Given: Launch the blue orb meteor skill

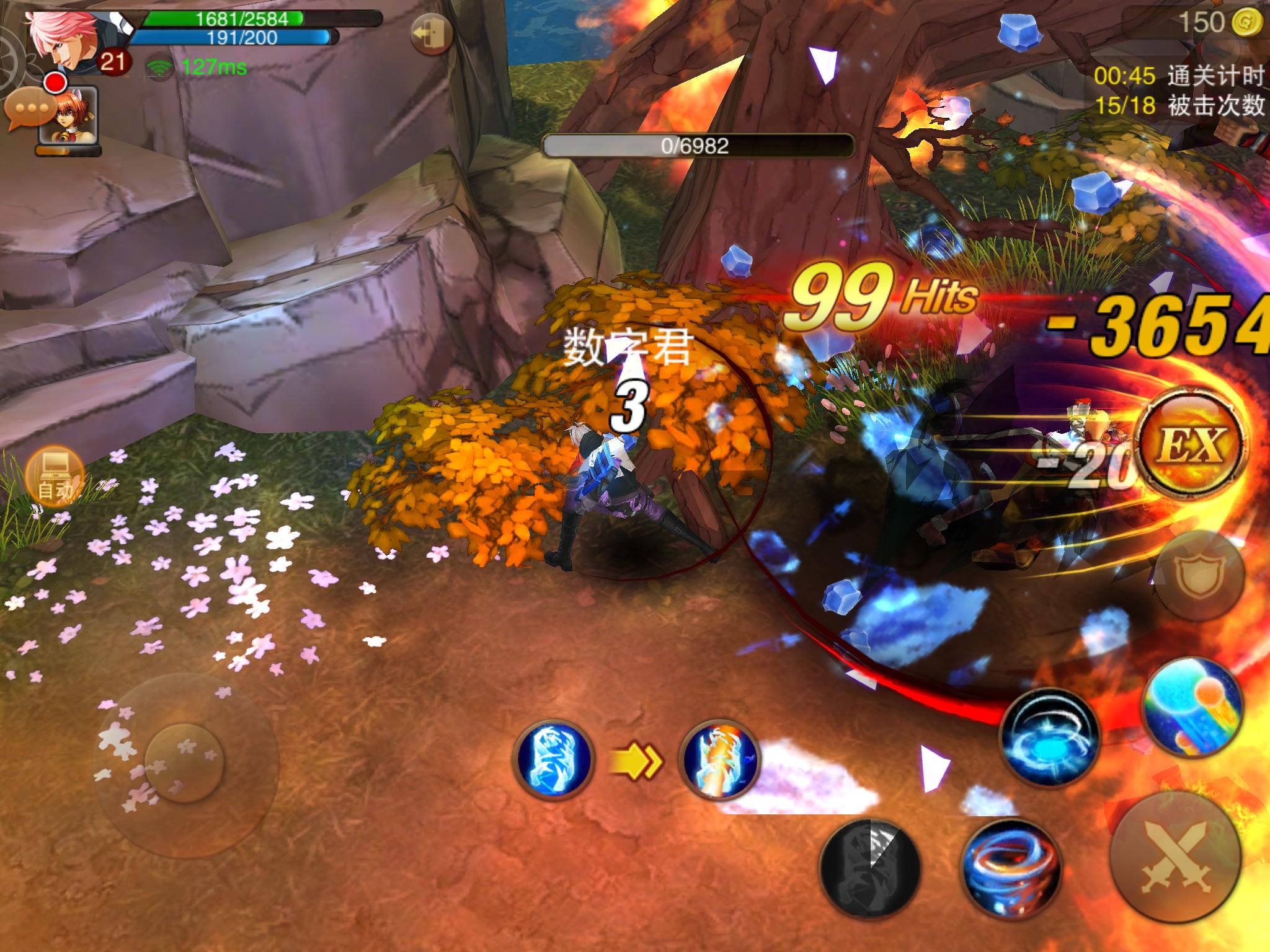Looking at the screenshot, I should pyautogui.click(x=1192, y=712).
